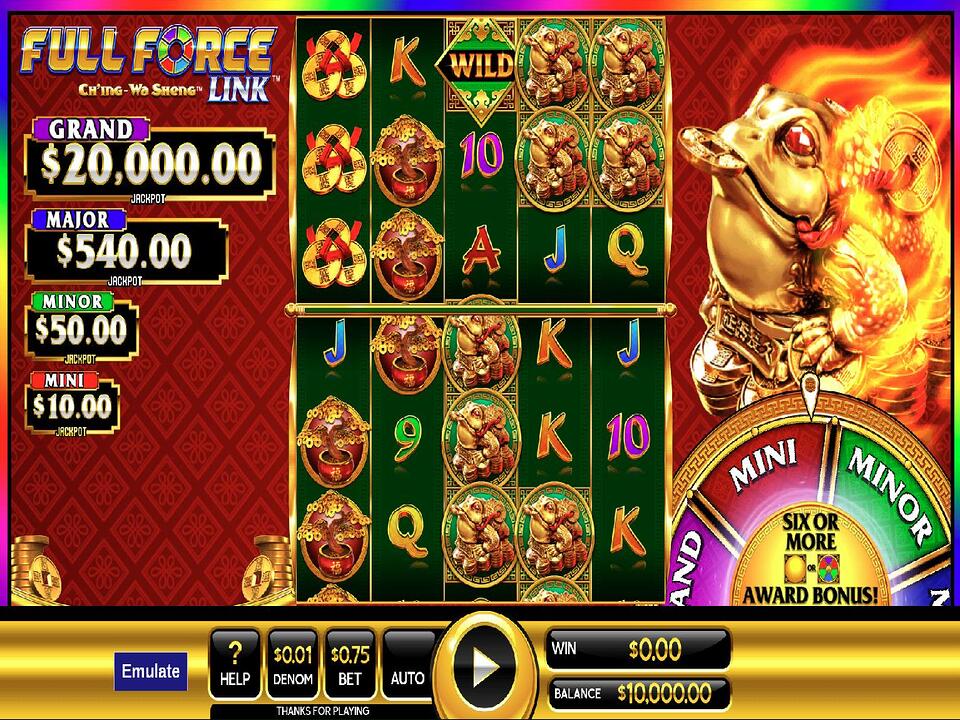960x720 pixels.
Task: Adjust the $0.75 bet amount
Action: tap(350, 666)
